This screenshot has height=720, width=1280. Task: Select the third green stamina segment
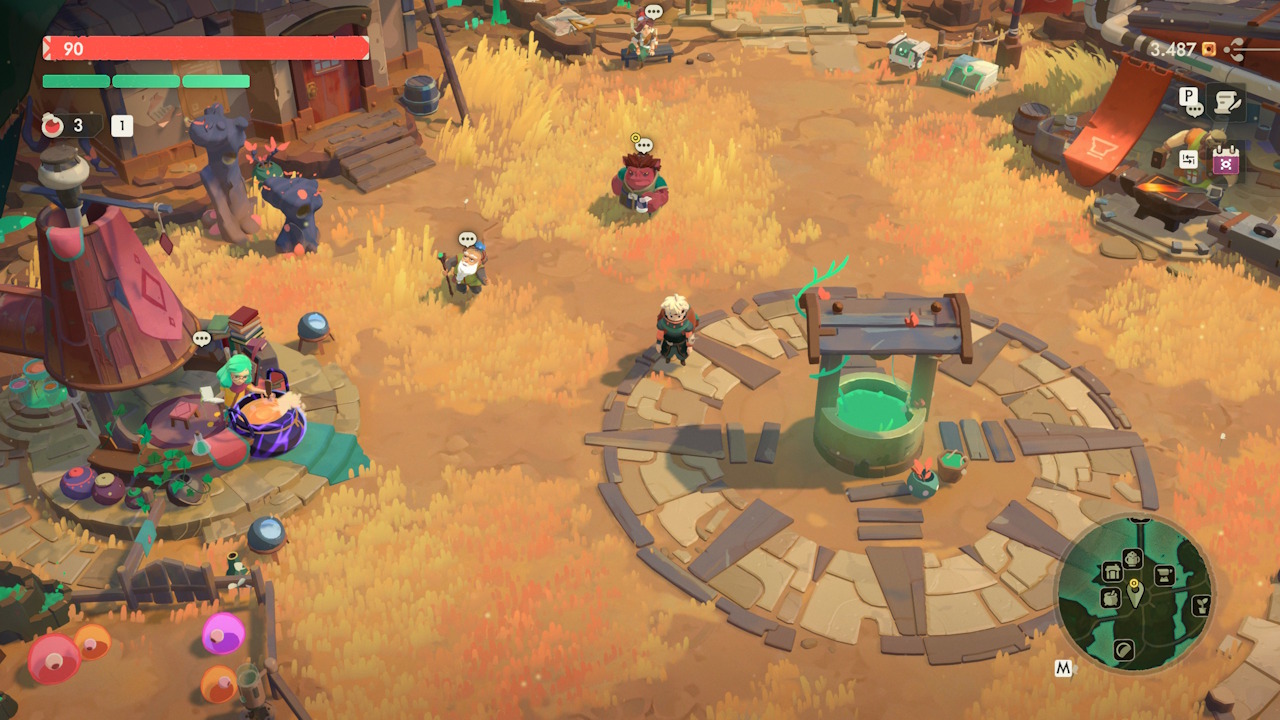point(216,82)
